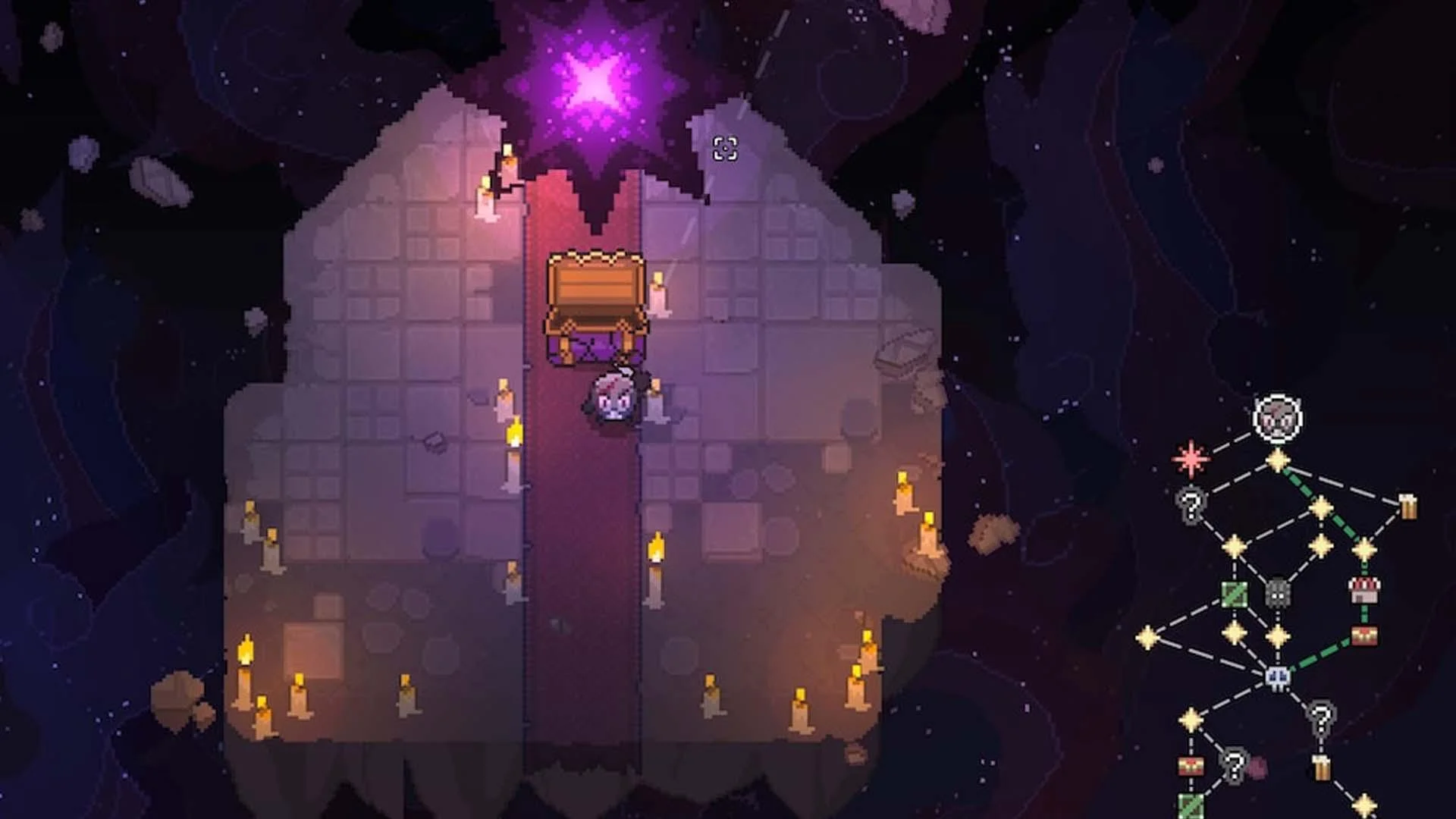Viewport: 1456px width, 819px height.
Task: Select the green locked chest node mid-map
Action: [x=1233, y=594]
